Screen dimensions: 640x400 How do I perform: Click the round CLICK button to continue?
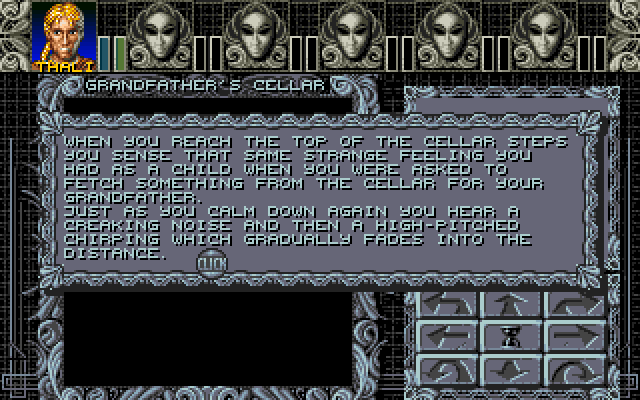pyautogui.click(x=211, y=262)
